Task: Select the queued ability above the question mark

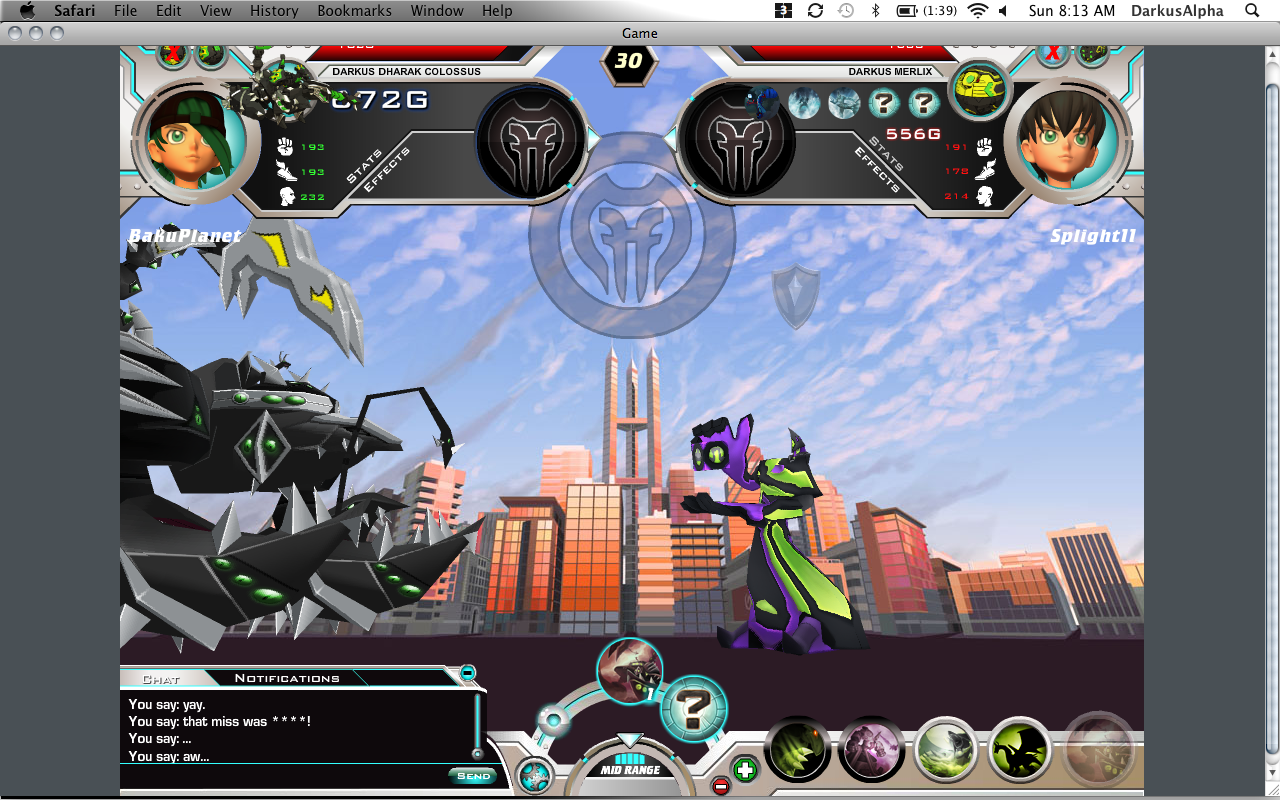Action: (x=630, y=670)
